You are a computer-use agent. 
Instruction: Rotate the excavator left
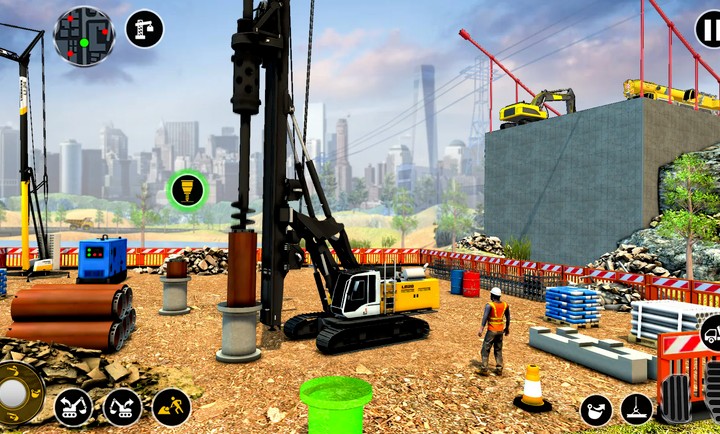coord(73,406)
